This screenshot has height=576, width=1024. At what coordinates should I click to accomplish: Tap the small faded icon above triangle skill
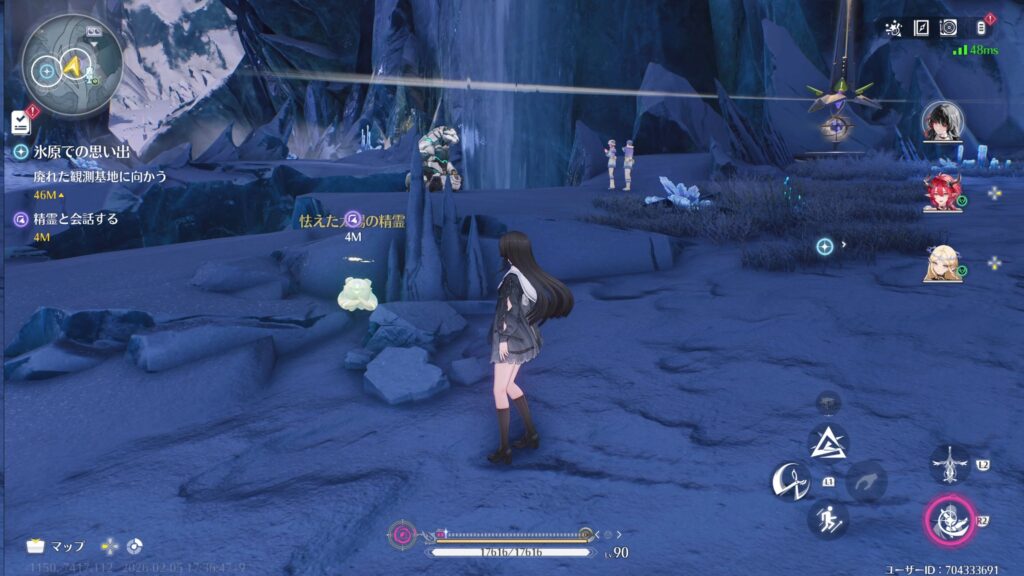coord(828,402)
